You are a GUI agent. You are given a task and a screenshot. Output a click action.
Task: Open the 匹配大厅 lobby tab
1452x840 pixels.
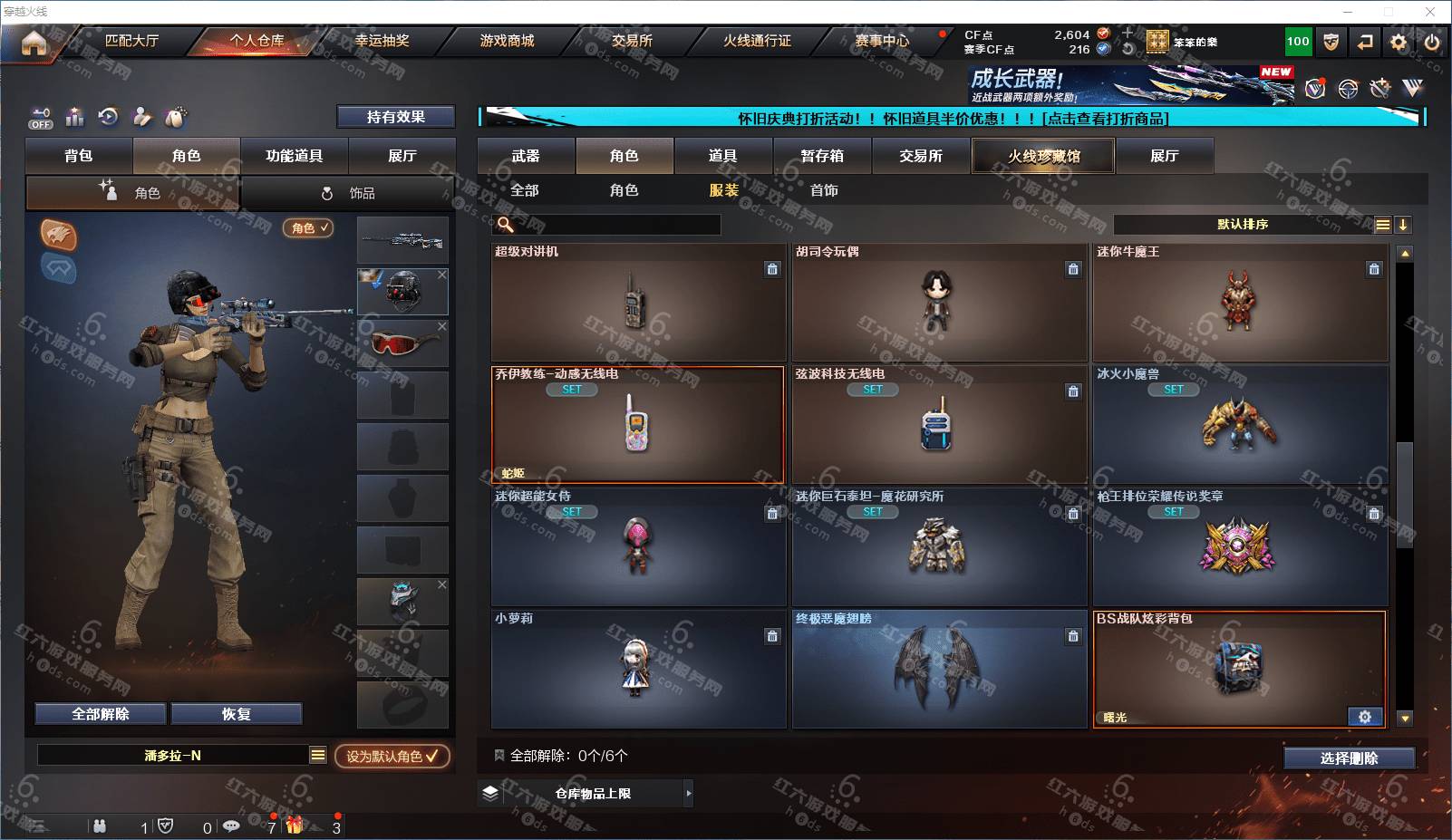tap(131, 41)
